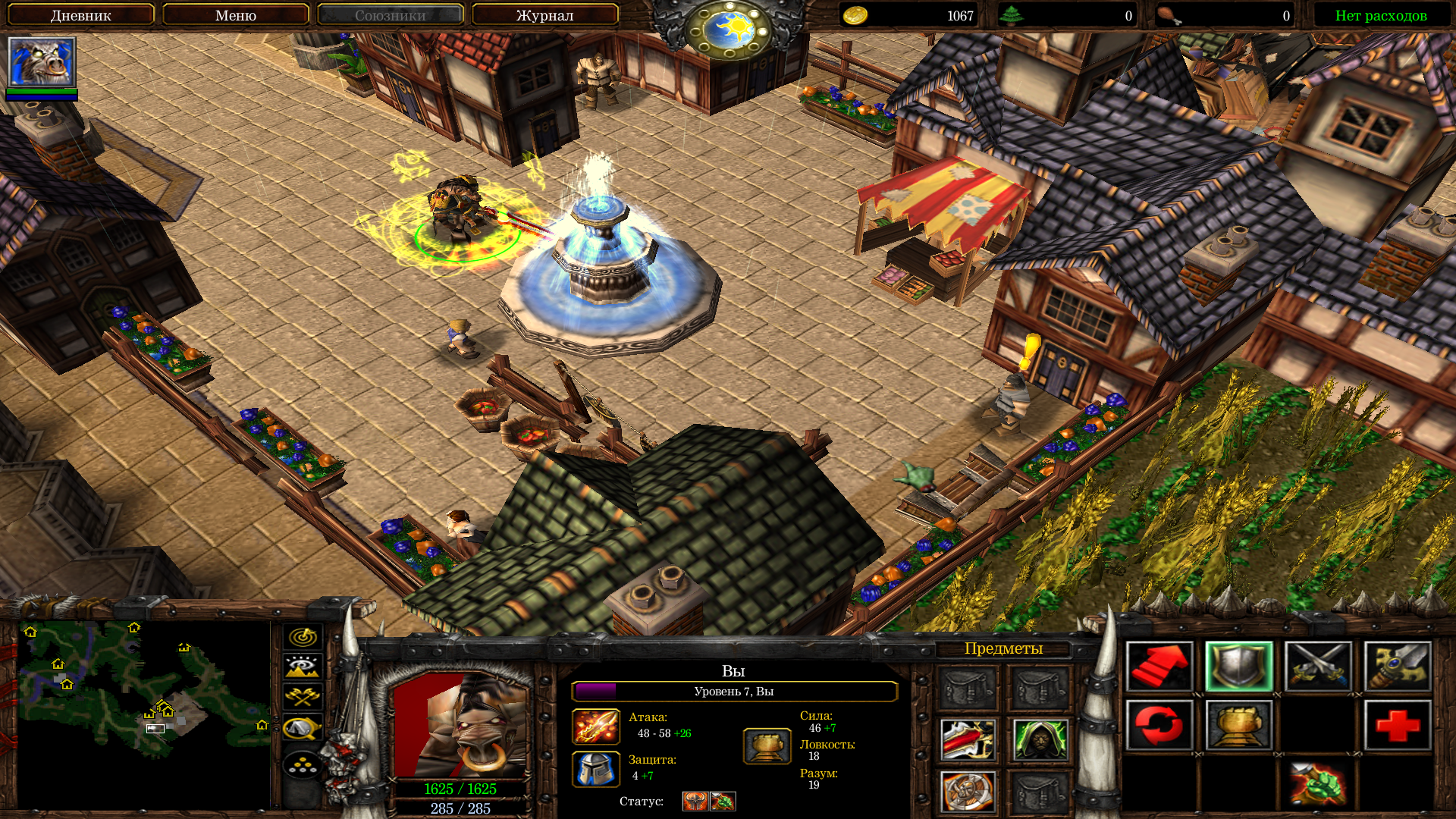Activate the green fist ability
Screen dimensions: 1456x819
tap(1319, 783)
